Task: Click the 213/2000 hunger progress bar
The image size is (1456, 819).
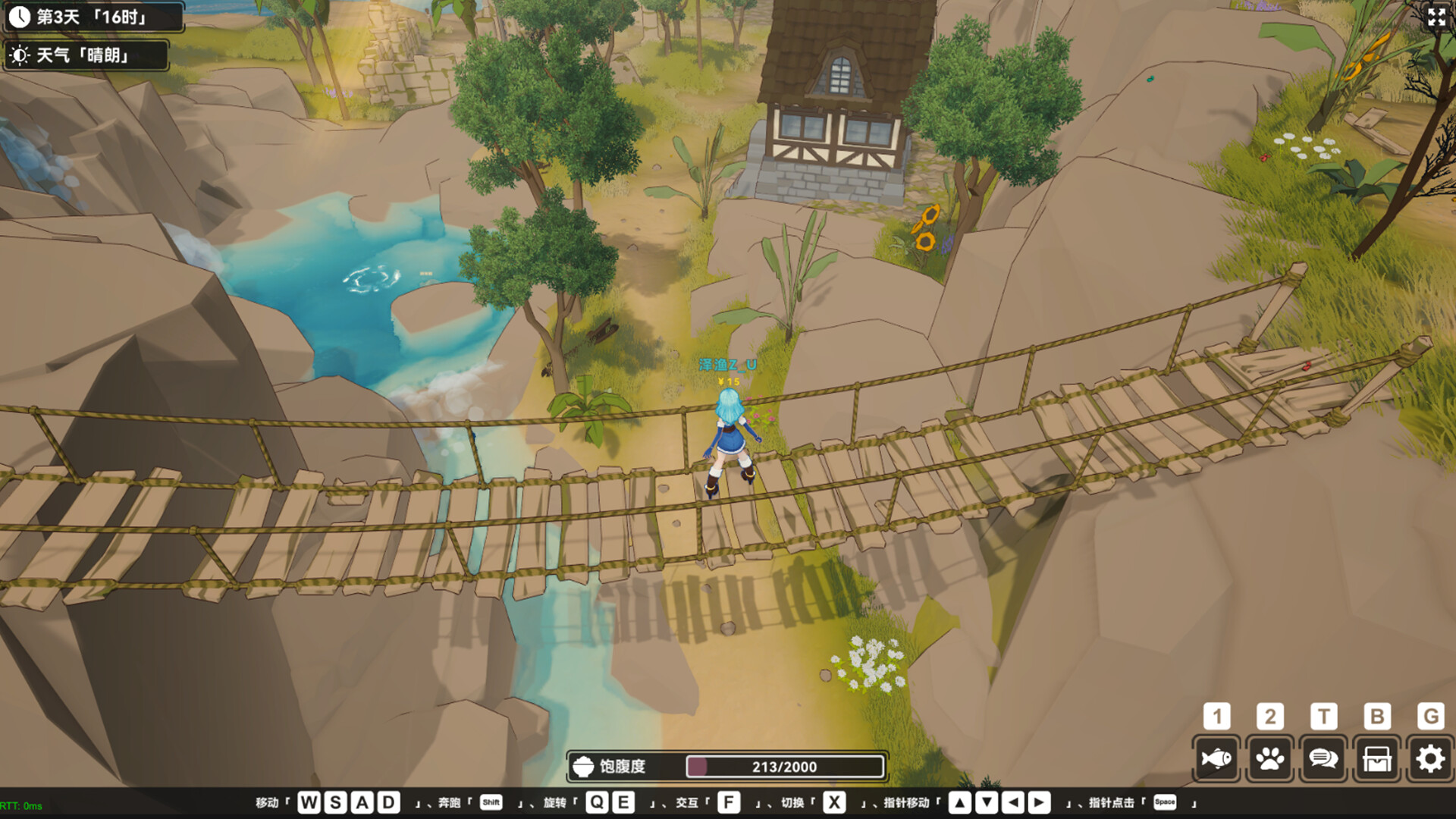Action: click(x=785, y=767)
